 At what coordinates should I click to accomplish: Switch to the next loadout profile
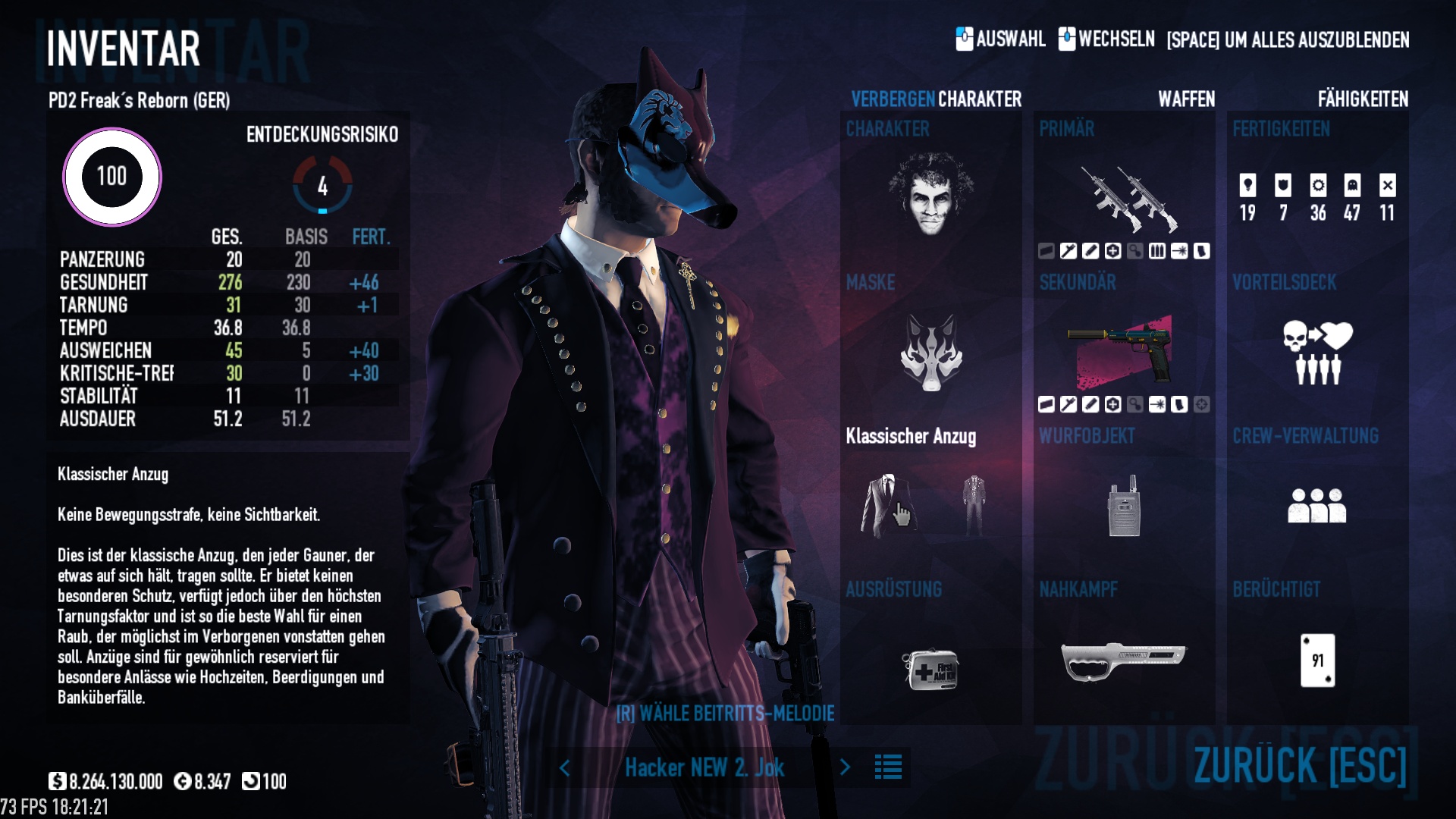pos(845,767)
